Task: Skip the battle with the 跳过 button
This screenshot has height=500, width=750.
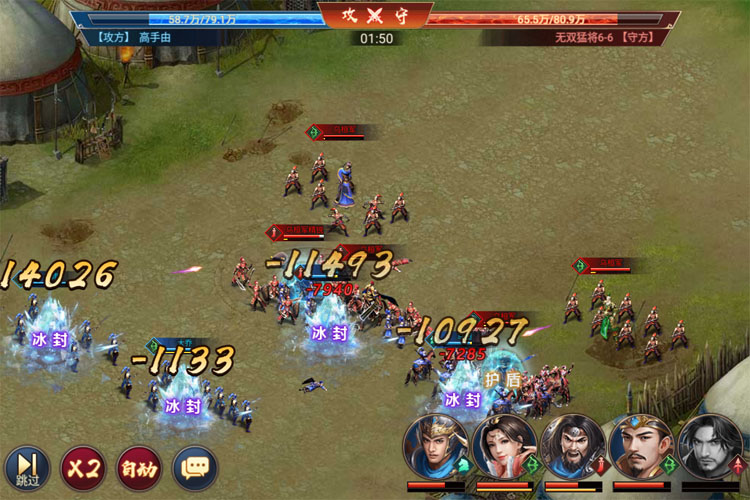Action: [x=27, y=467]
